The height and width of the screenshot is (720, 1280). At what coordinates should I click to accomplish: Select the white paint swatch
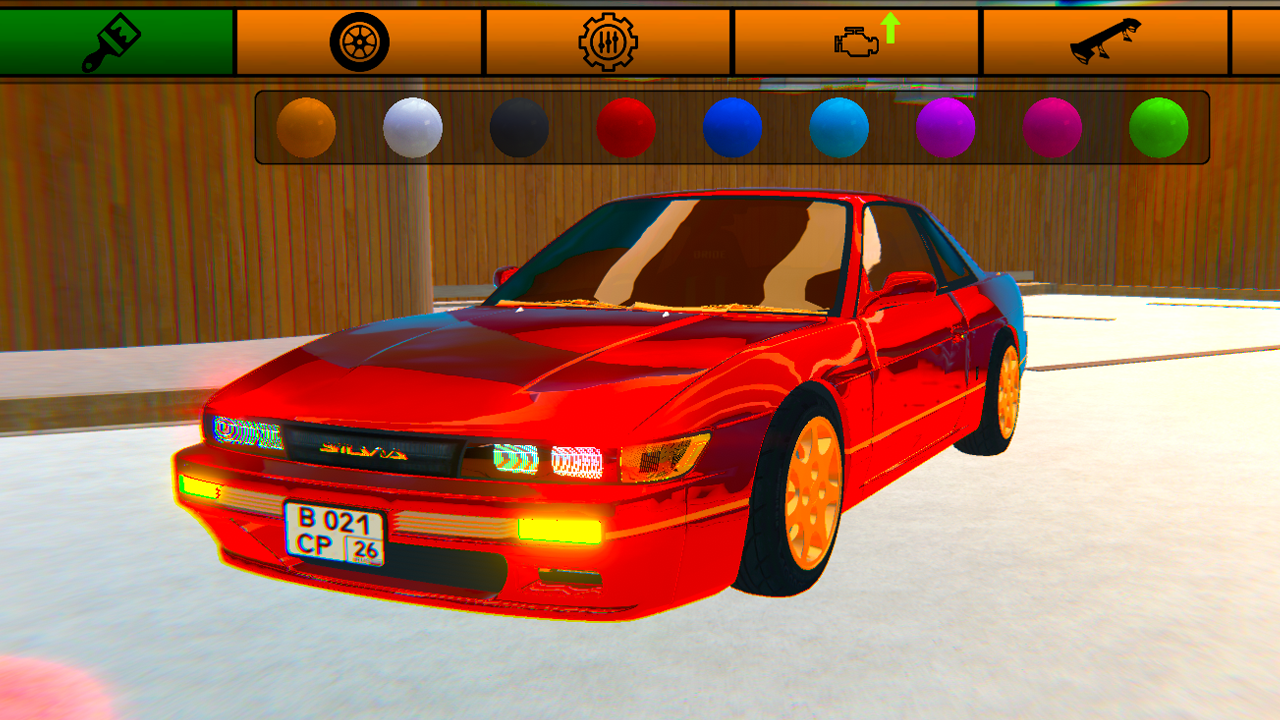tap(411, 127)
